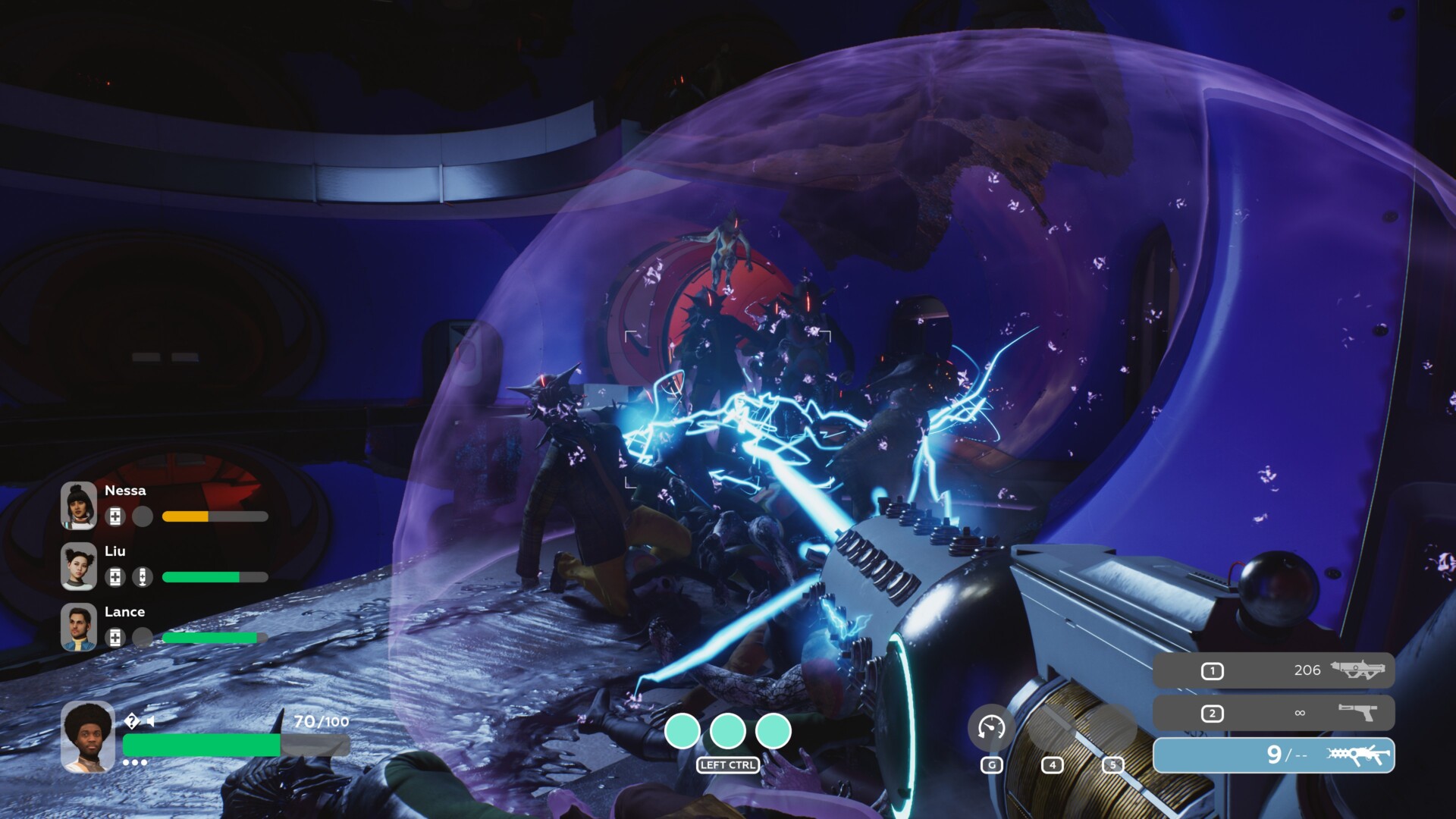Click Lance's medkit item icon
This screenshot has height=819, width=1456.
coord(115,638)
